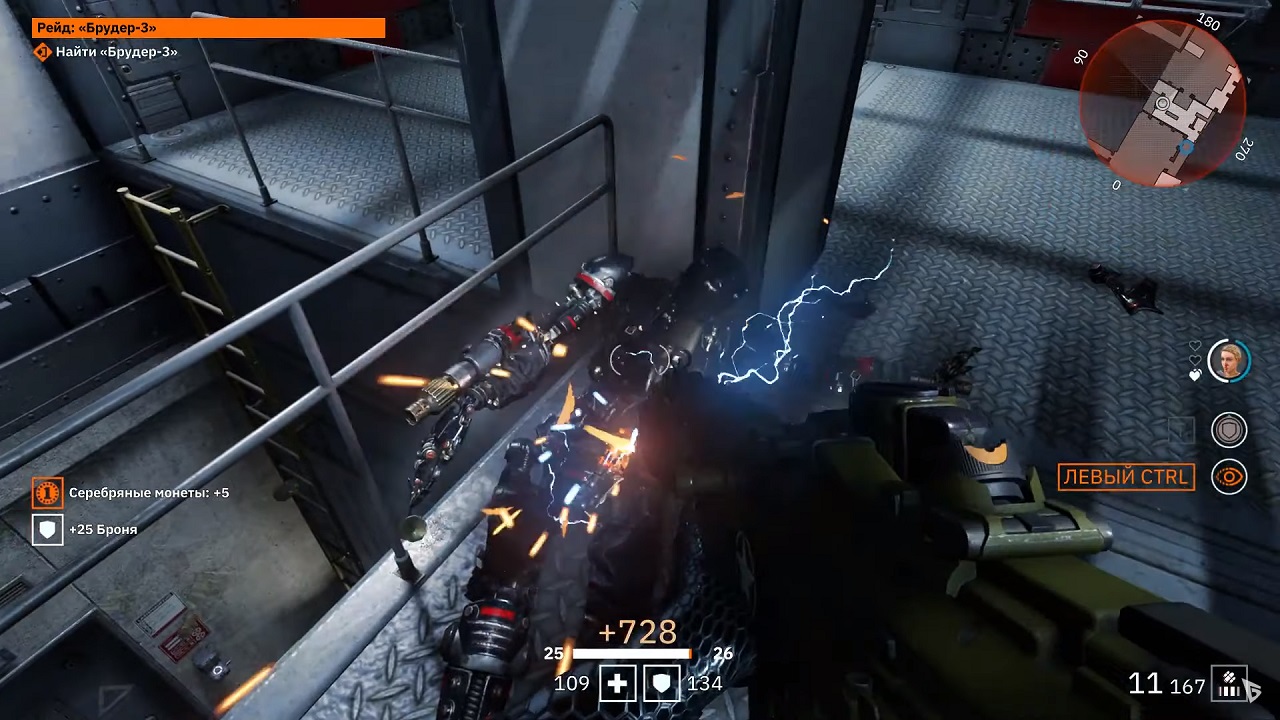Click the health cross icon

click(617, 684)
